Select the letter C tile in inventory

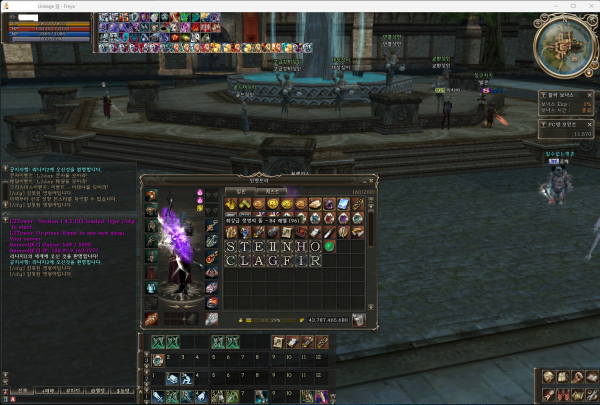[231, 260]
